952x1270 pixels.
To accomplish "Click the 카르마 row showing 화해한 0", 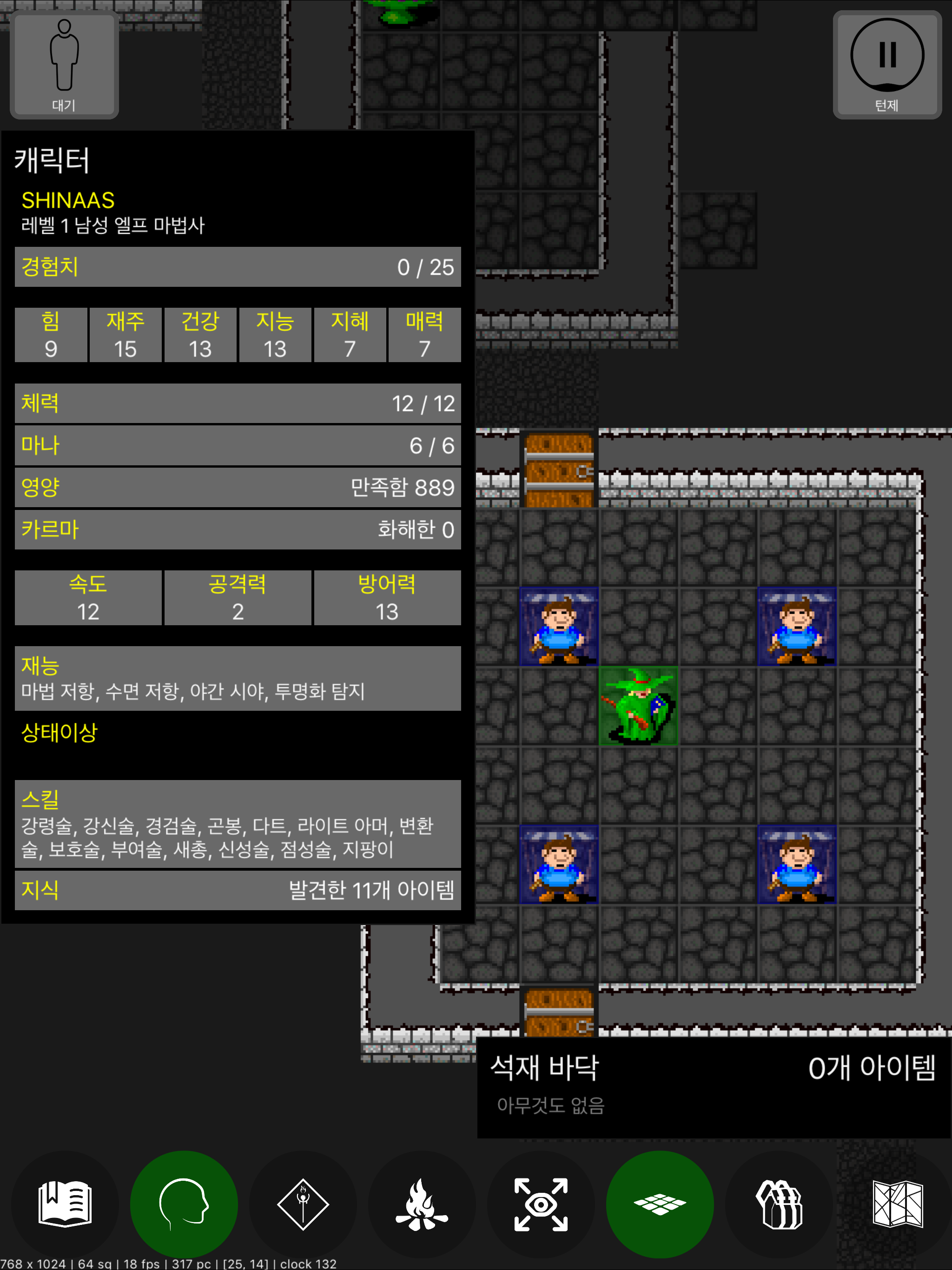I will (237, 530).
